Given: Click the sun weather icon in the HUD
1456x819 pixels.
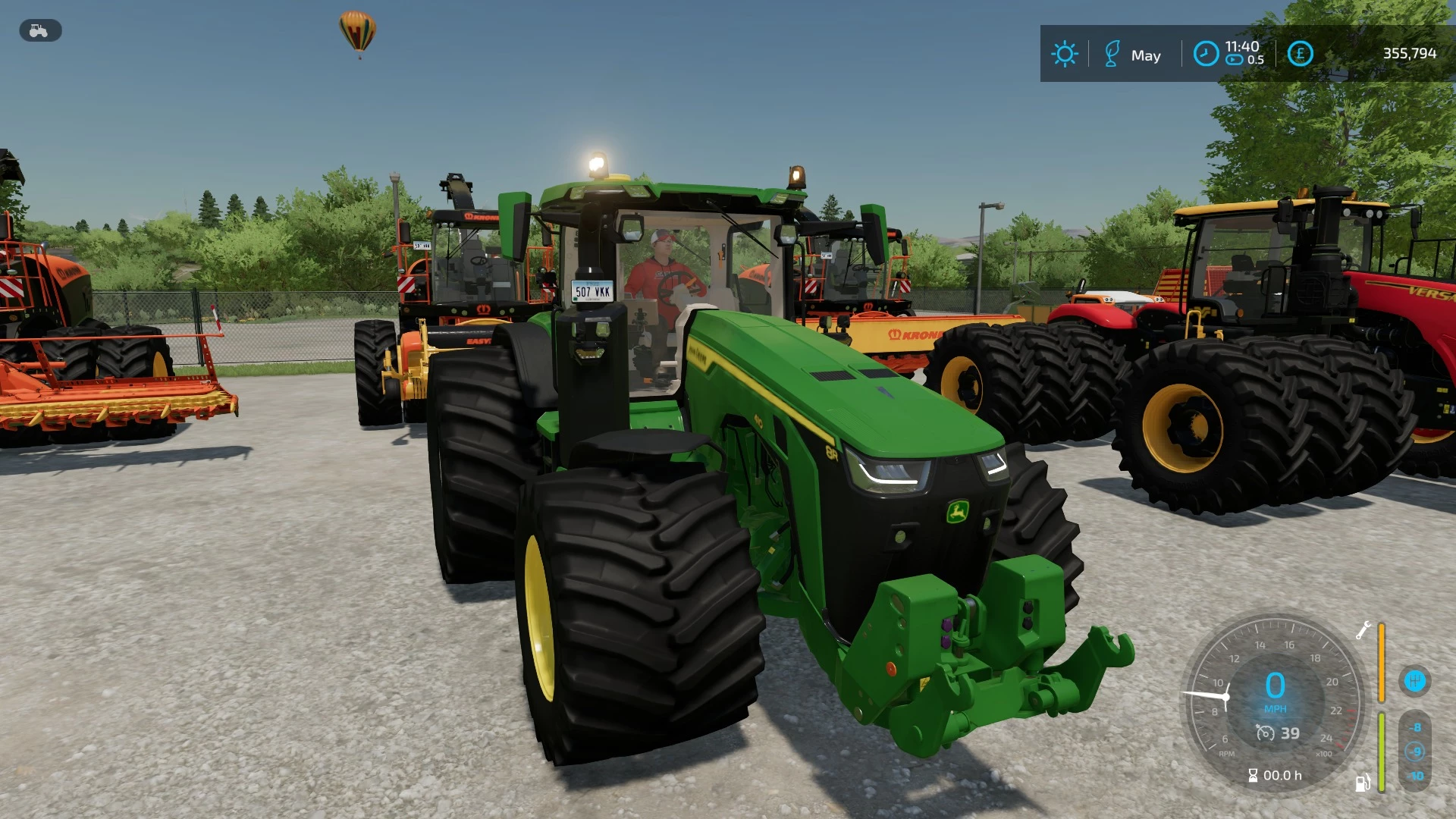Looking at the screenshot, I should click(x=1064, y=53).
